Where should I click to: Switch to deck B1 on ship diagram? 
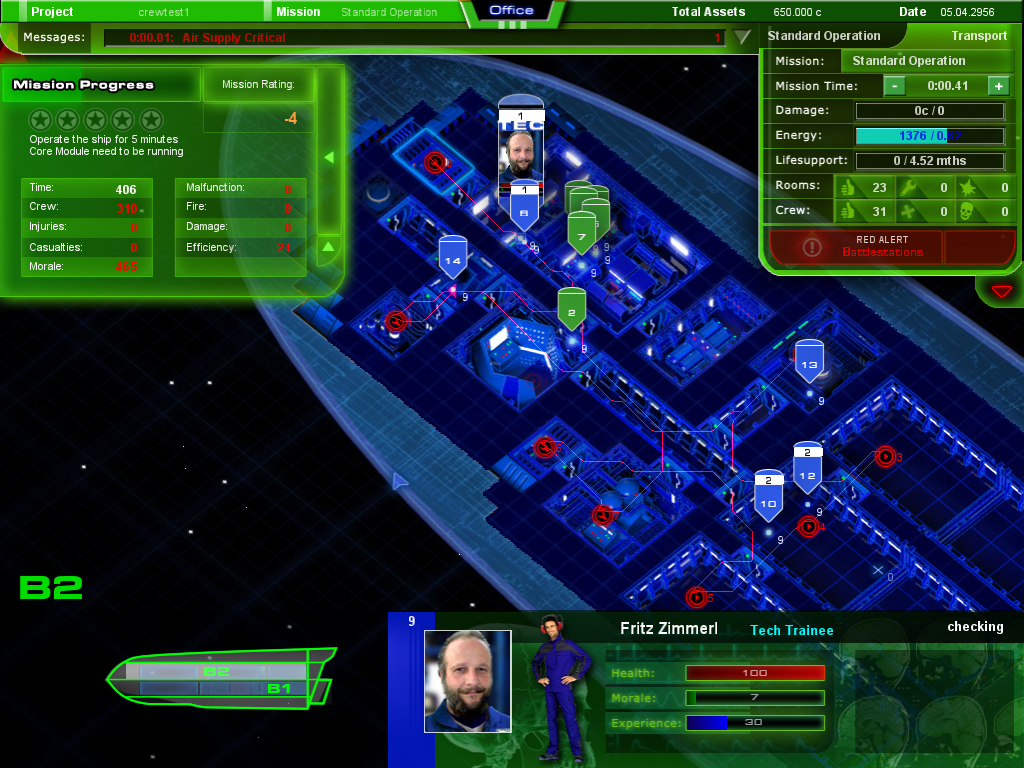click(x=278, y=689)
